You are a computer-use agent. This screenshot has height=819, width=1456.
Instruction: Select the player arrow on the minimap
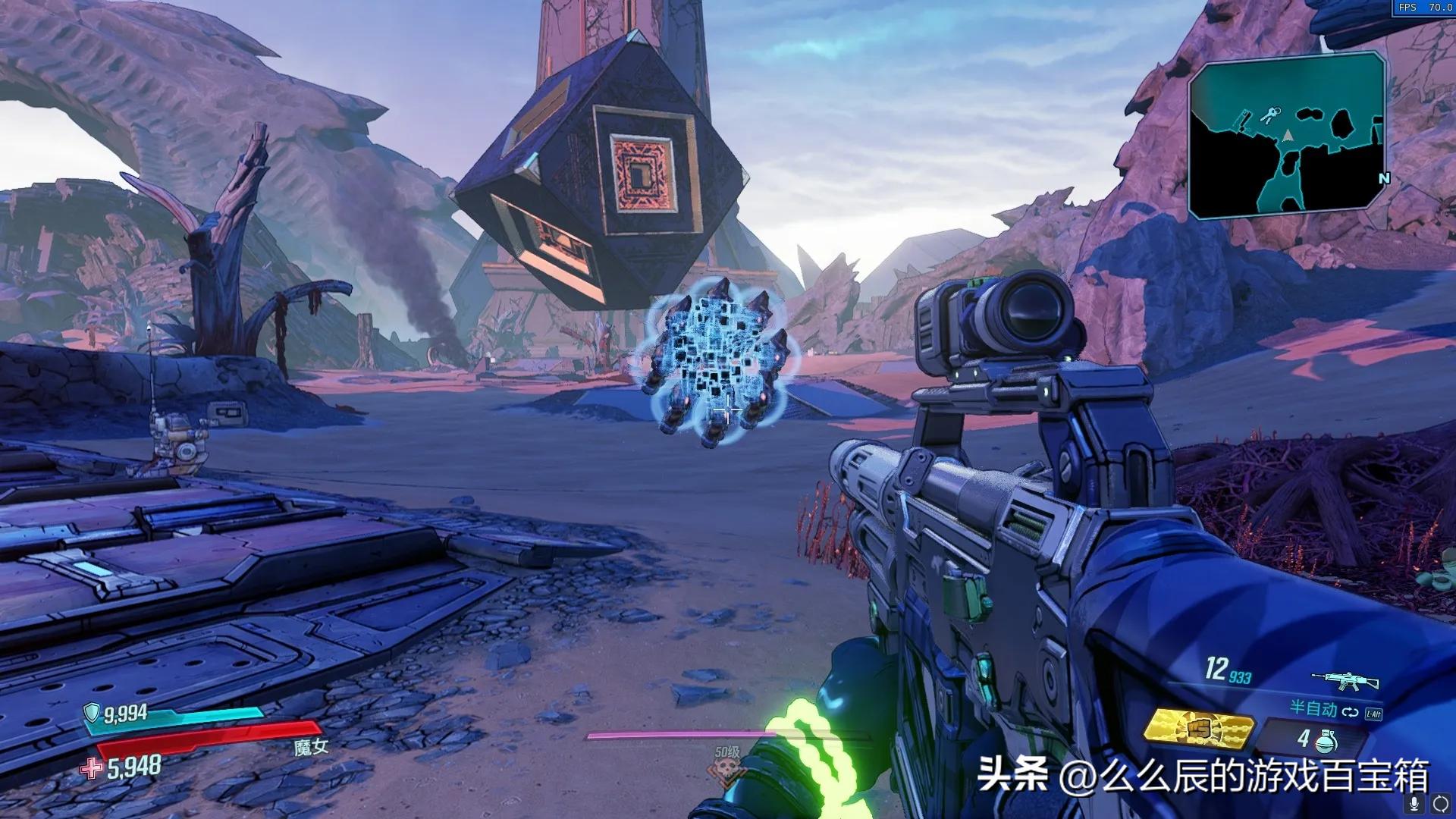click(1287, 135)
